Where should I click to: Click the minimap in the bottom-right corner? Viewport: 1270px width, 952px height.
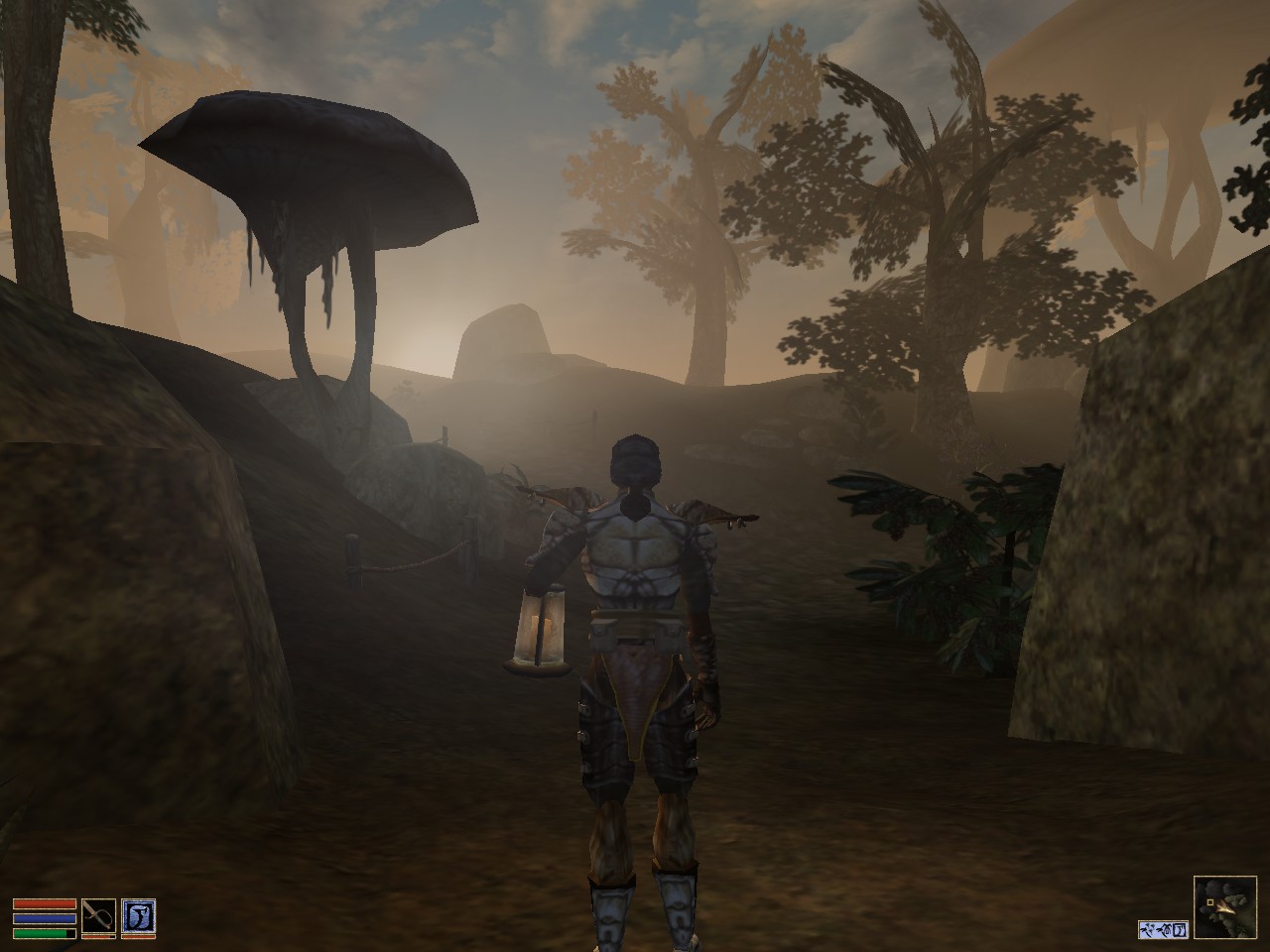1226,909
